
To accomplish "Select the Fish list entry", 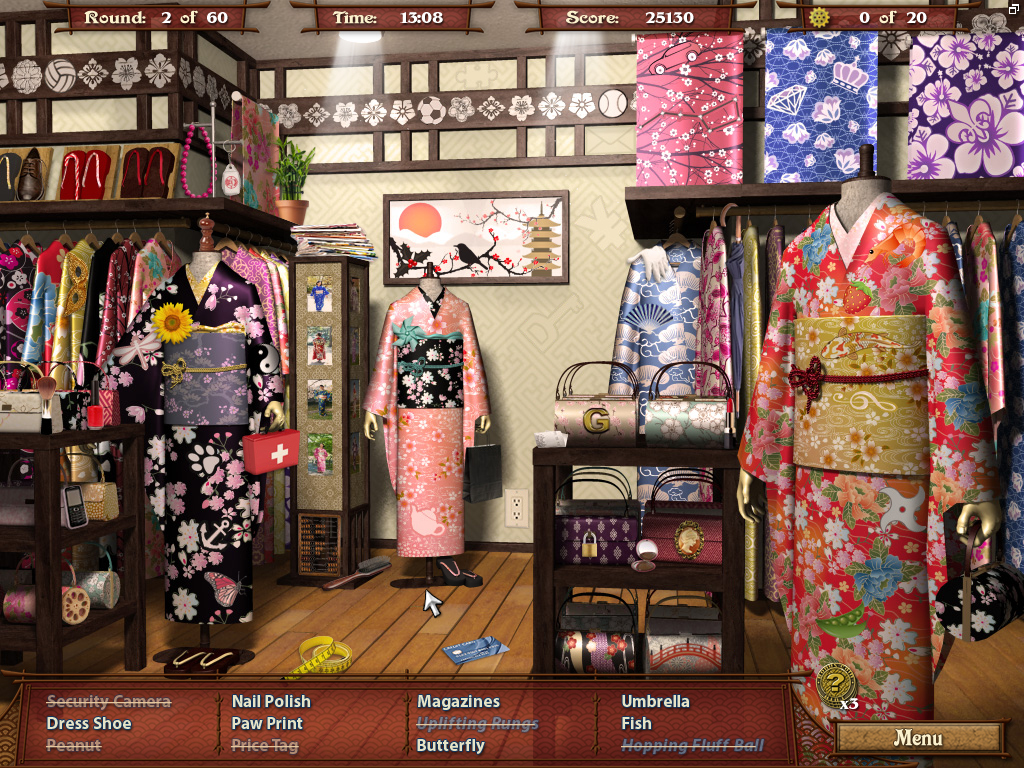I will coord(636,723).
